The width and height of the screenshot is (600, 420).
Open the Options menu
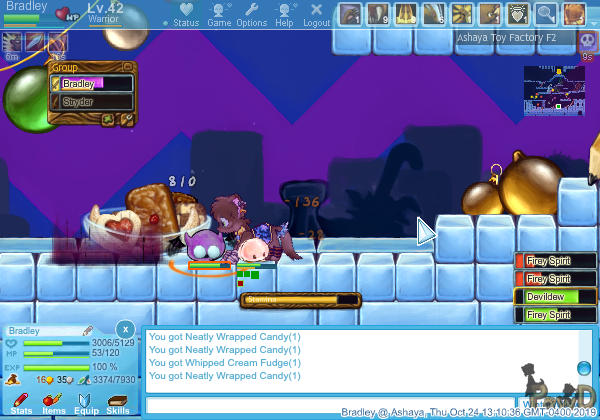click(x=251, y=14)
